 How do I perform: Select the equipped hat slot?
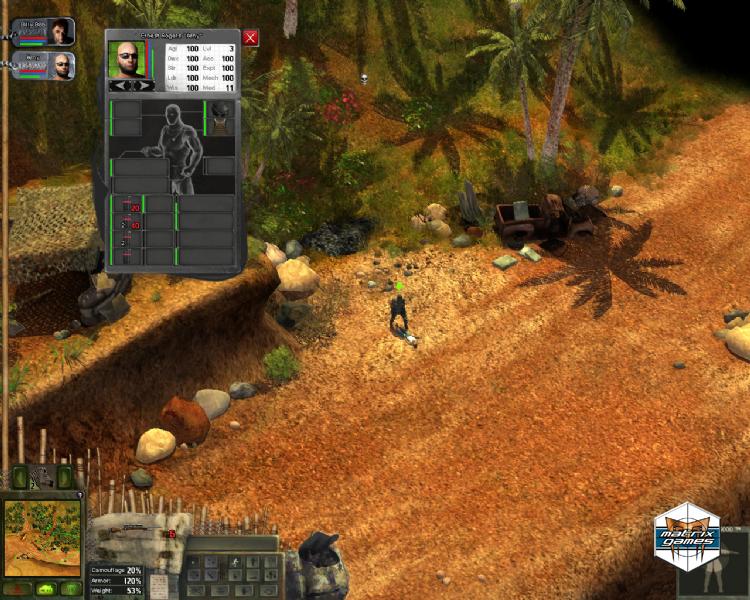221,112
